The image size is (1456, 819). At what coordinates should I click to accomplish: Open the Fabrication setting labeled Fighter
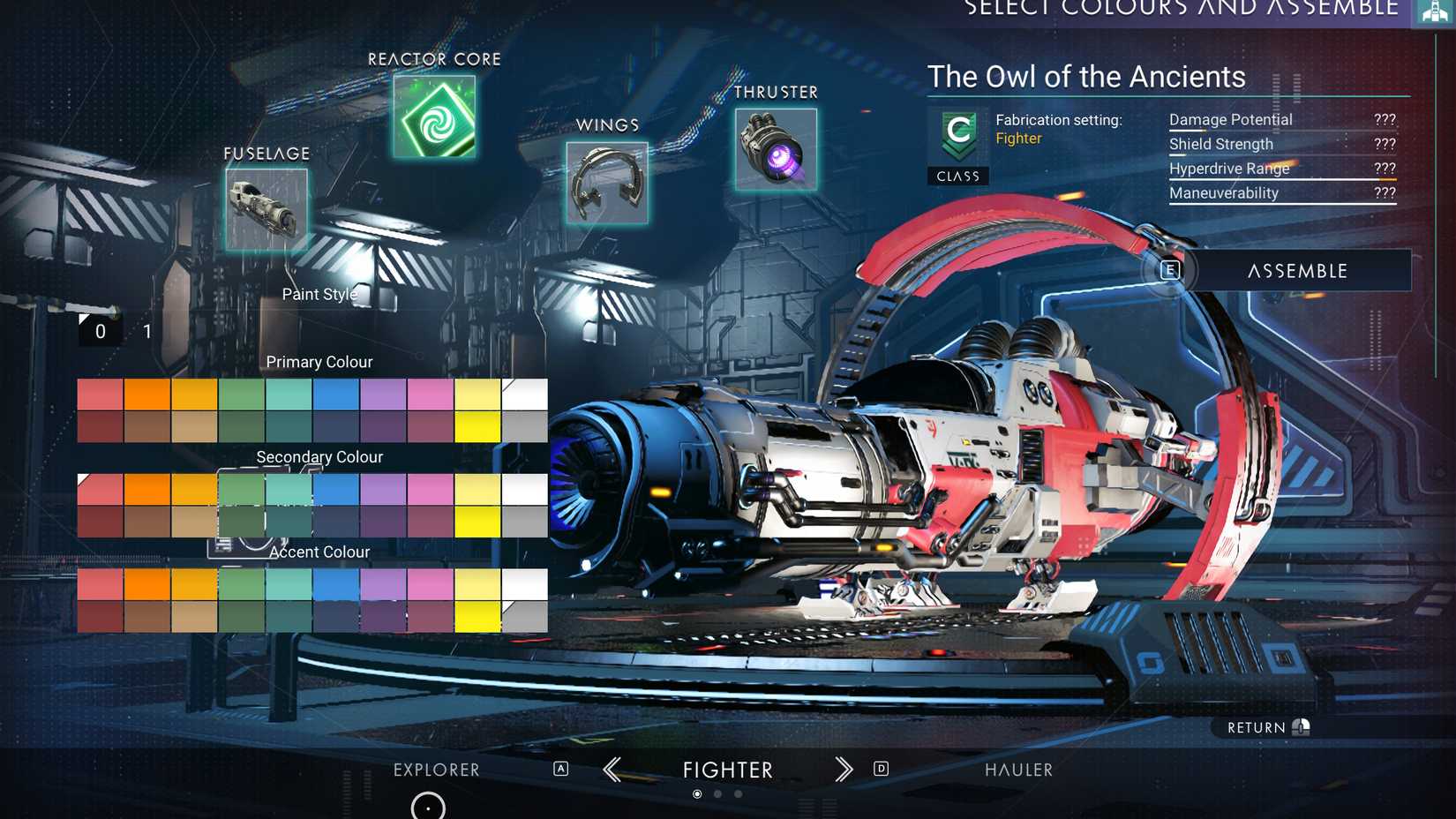1020,139
